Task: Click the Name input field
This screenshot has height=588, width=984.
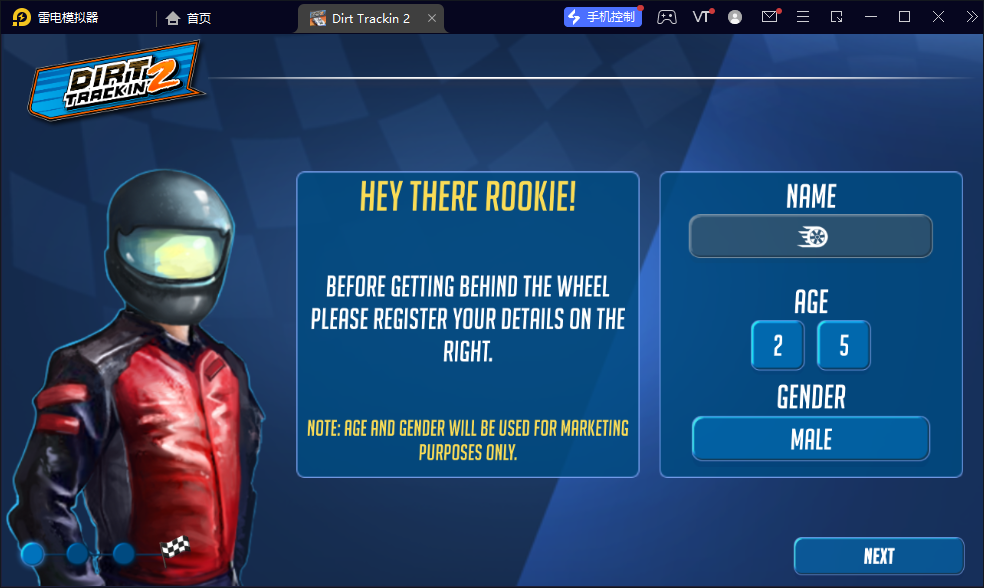Action: pos(810,237)
